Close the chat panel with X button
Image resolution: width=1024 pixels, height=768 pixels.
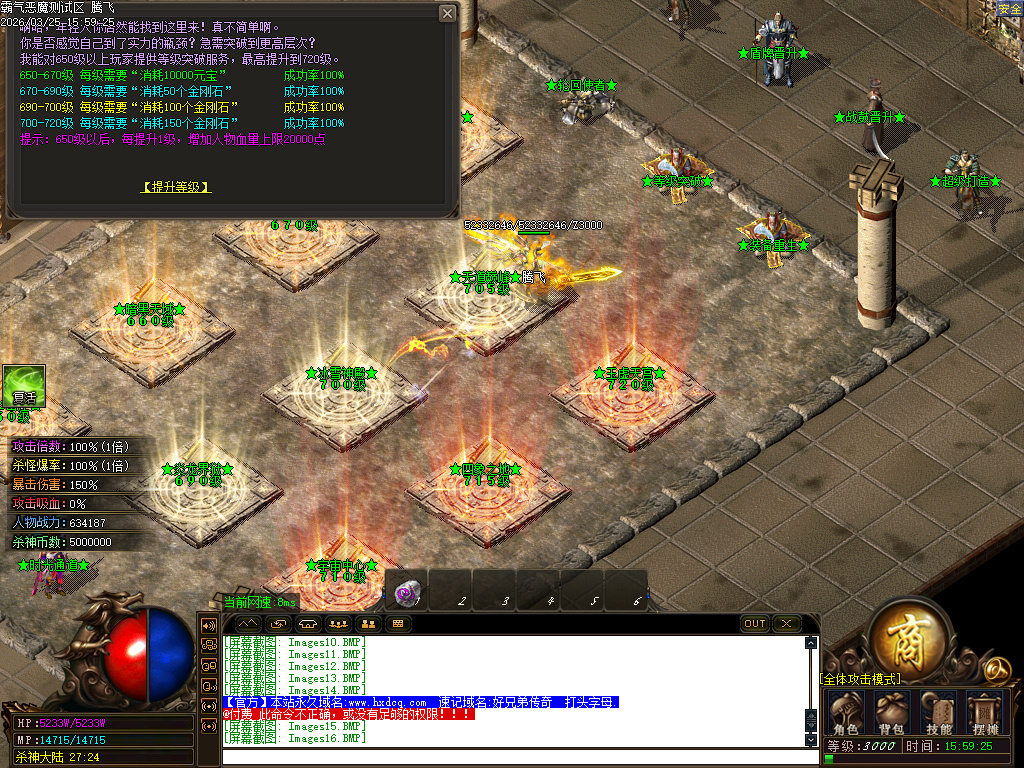787,623
